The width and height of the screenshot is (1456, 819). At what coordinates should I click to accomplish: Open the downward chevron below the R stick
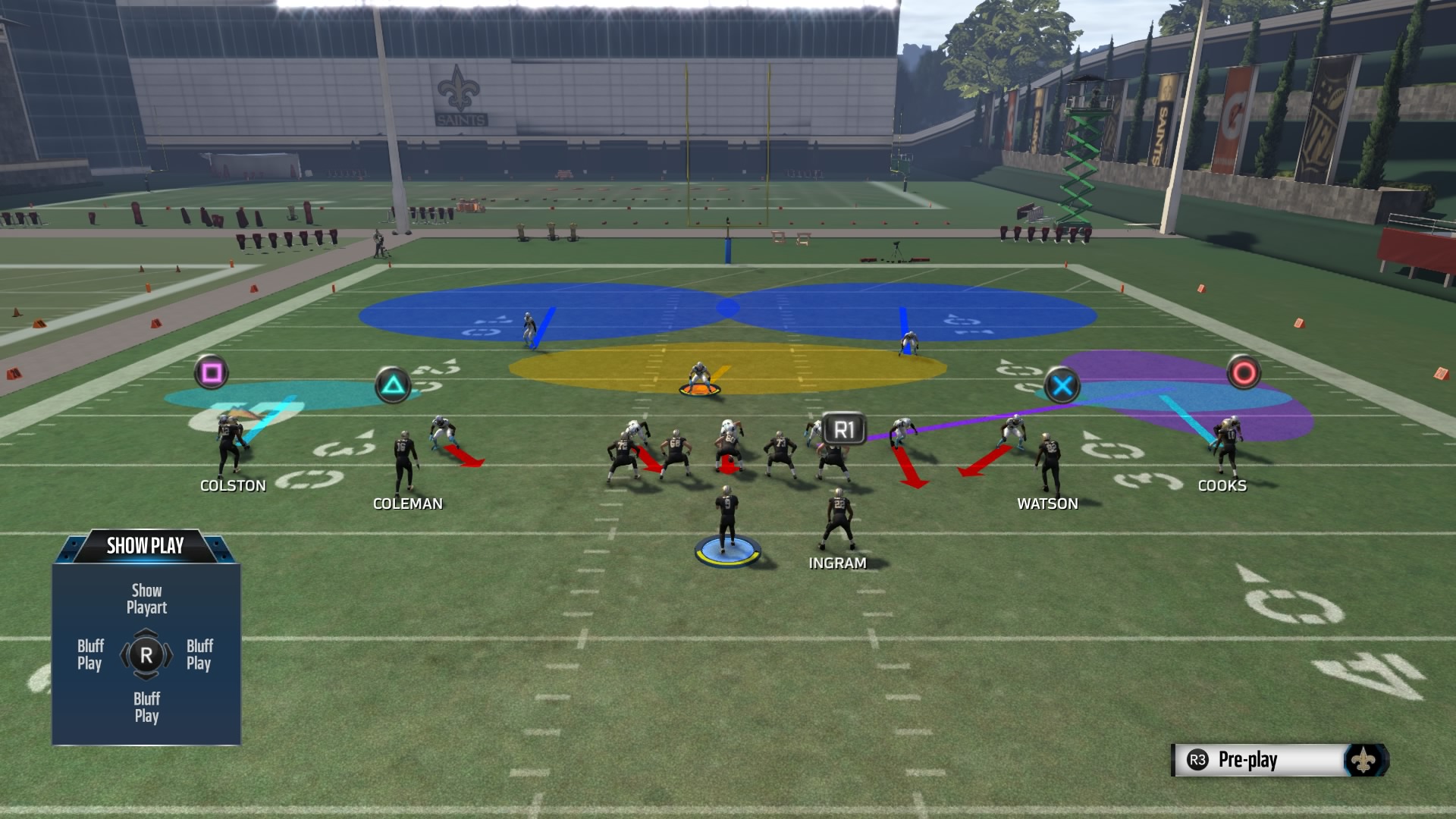click(x=146, y=676)
